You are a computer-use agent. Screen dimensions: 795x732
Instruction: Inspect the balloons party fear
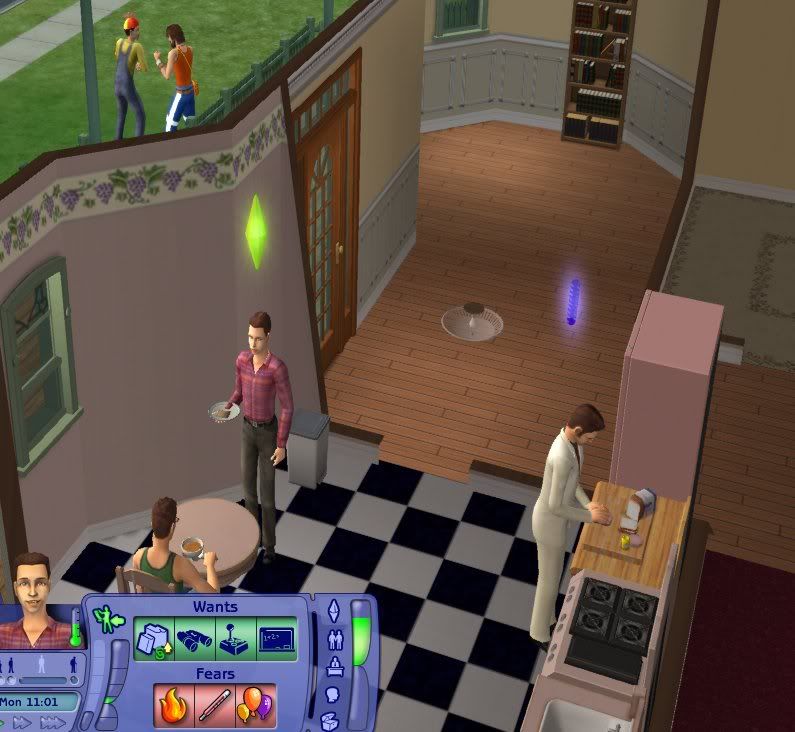click(x=254, y=706)
